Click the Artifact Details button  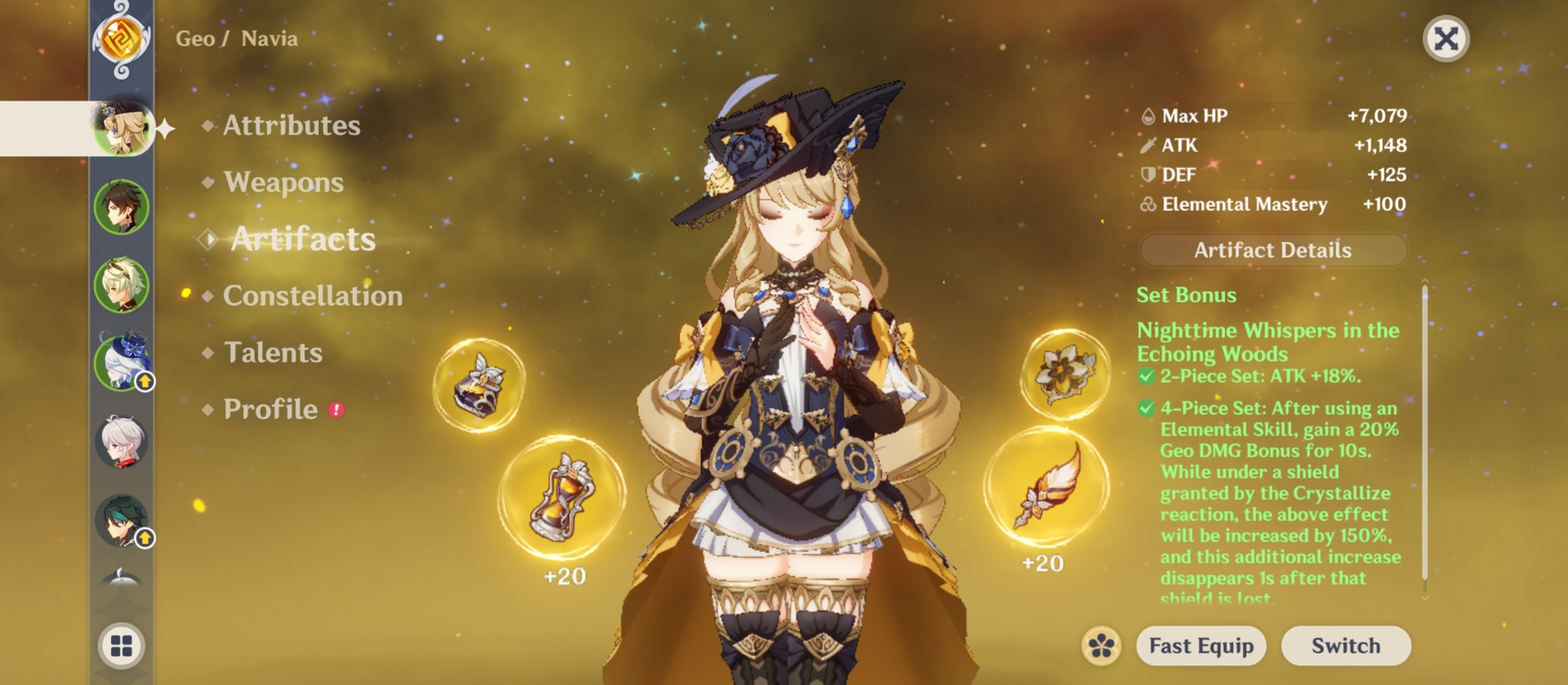[x=1275, y=249]
